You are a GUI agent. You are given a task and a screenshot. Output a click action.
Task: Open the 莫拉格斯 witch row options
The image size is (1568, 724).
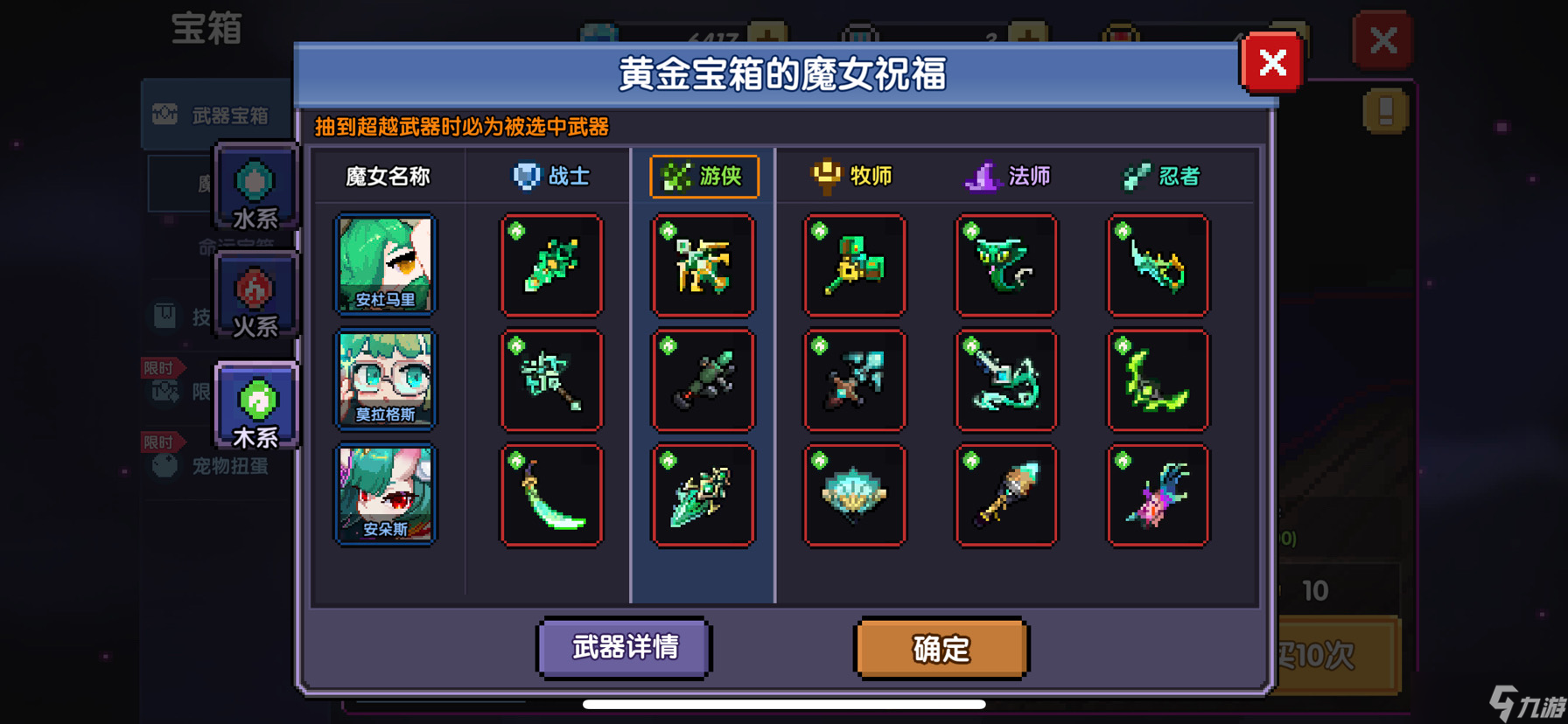(385, 379)
